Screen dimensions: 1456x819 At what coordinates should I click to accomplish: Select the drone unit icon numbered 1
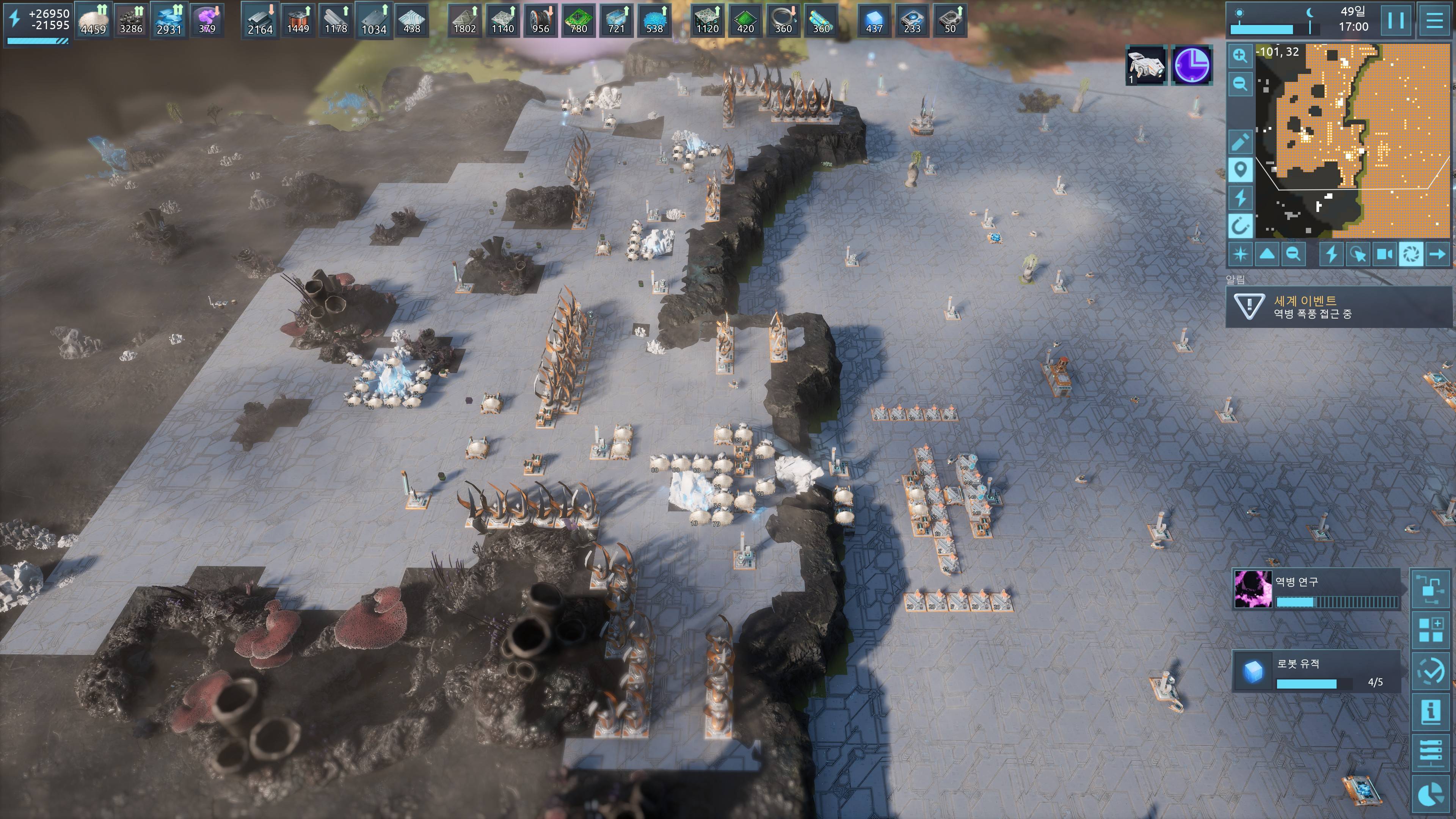click(1146, 65)
